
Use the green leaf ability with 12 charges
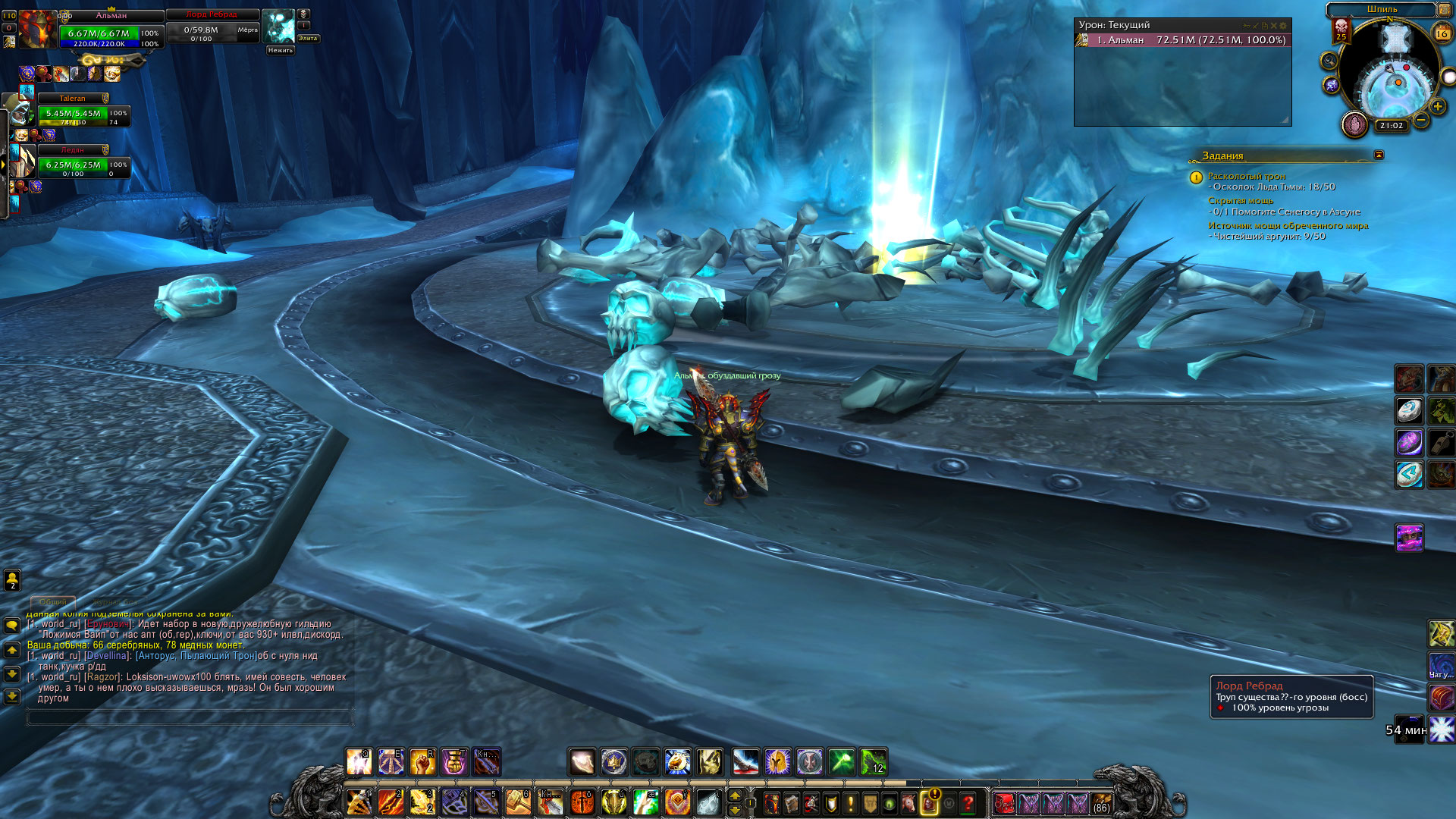coord(874,762)
